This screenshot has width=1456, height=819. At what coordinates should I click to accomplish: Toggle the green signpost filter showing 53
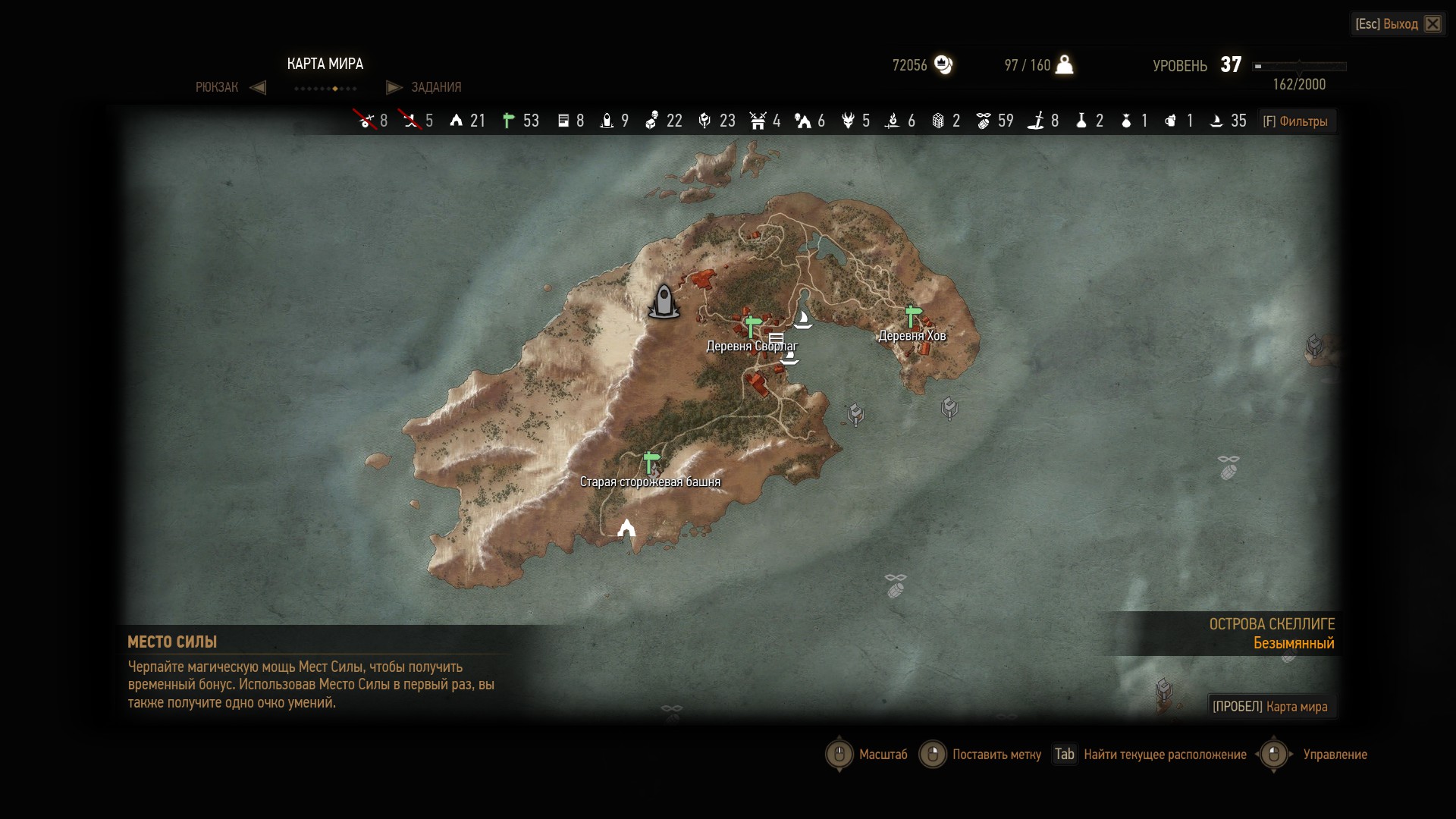click(509, 121)
